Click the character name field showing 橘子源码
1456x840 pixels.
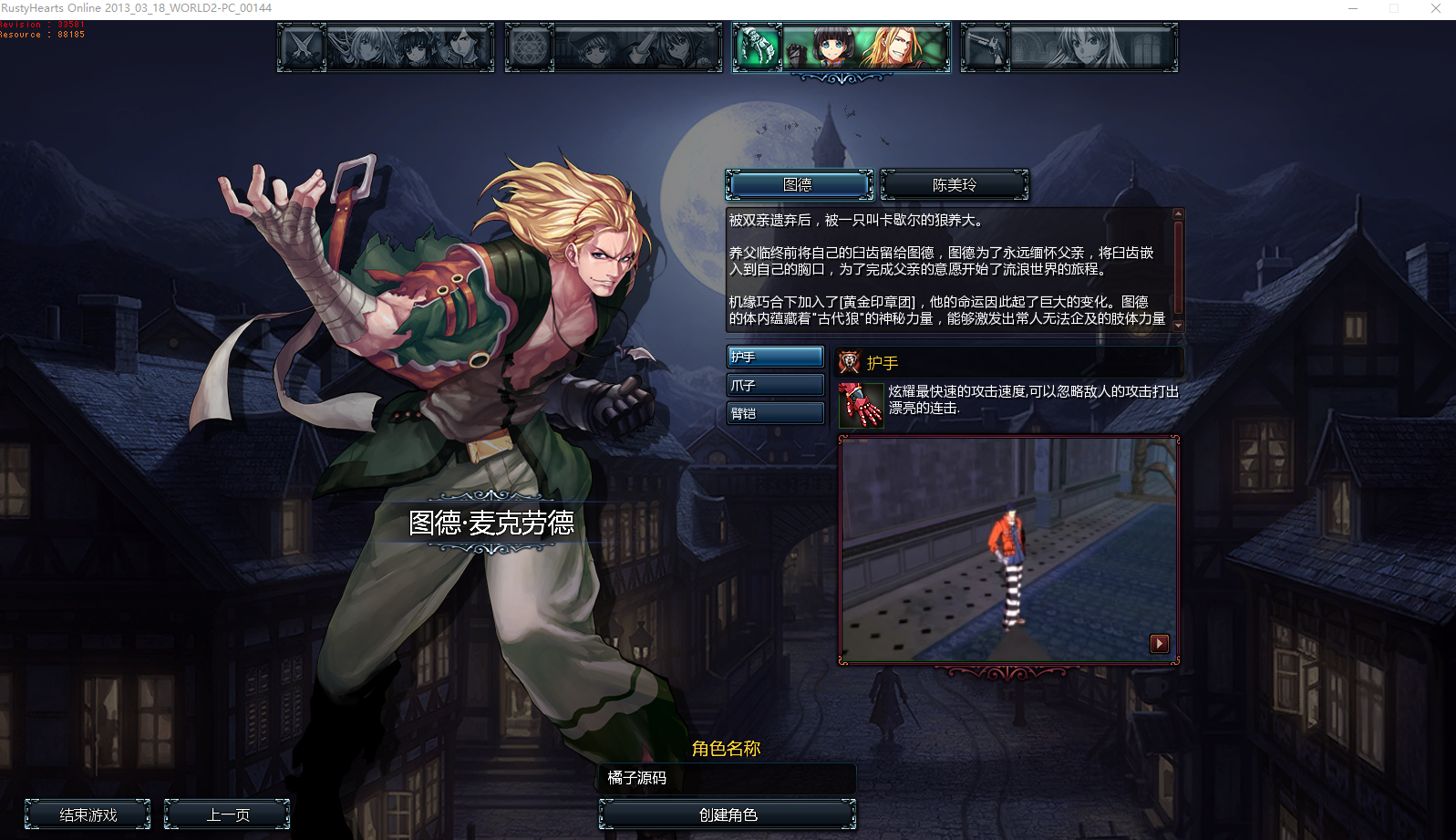(x=727, y=779)
